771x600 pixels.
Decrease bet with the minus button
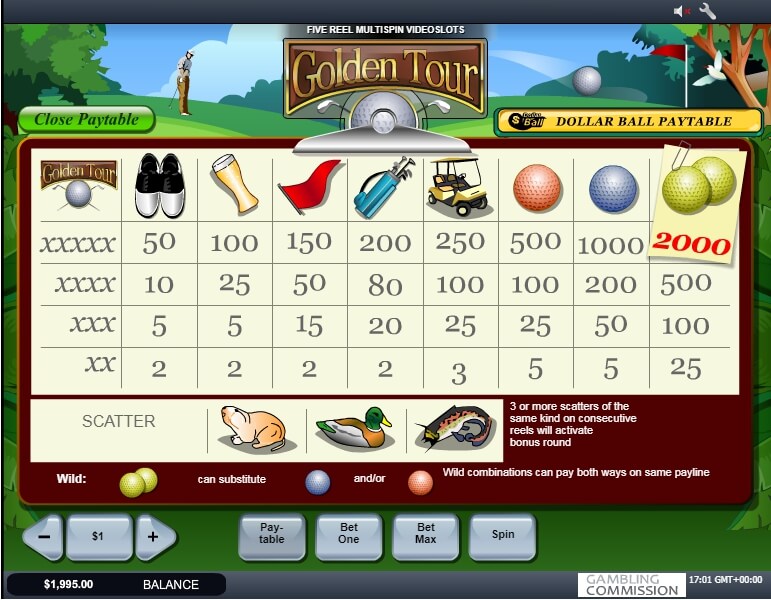(x=43, y=536)
